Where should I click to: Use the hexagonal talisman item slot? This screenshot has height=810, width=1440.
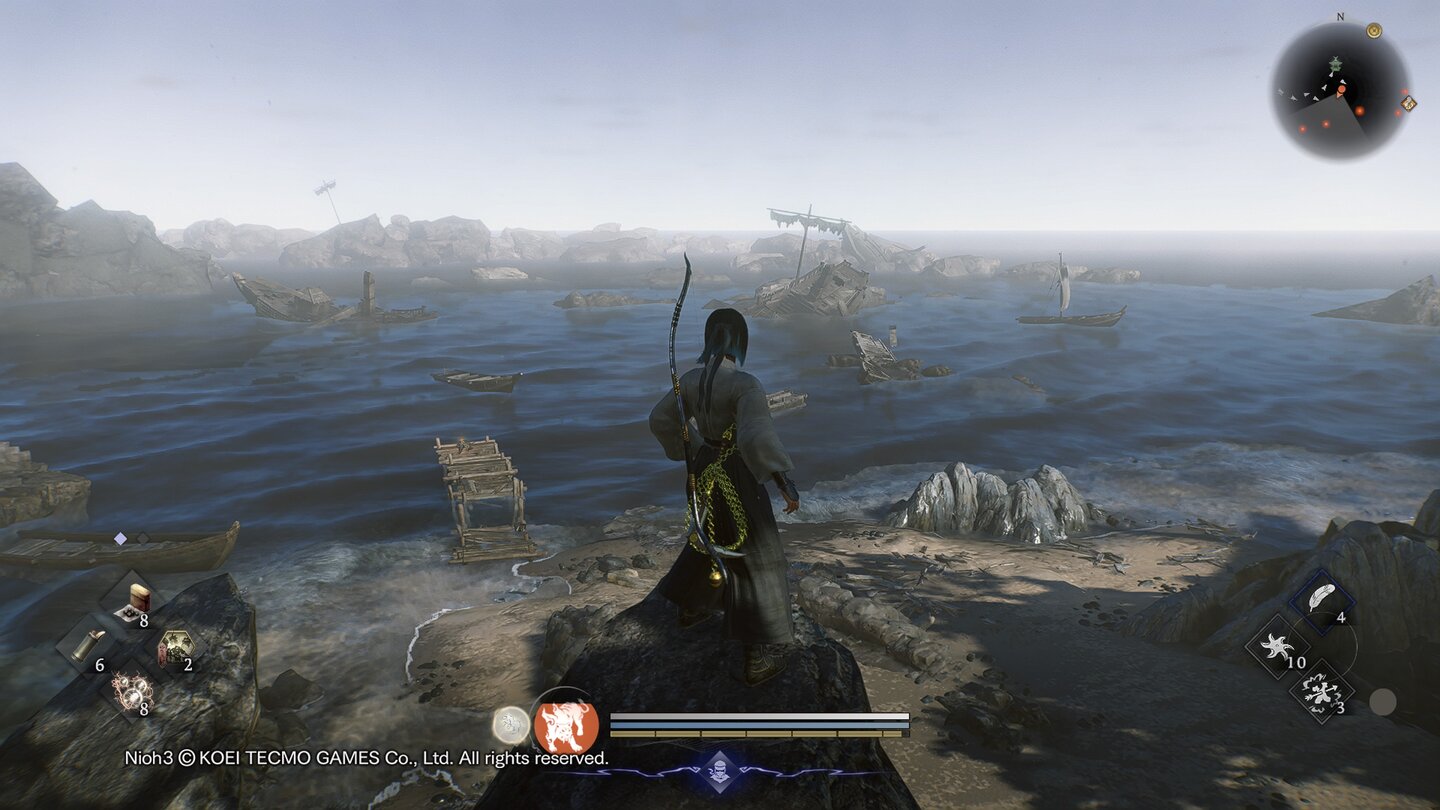175,645
